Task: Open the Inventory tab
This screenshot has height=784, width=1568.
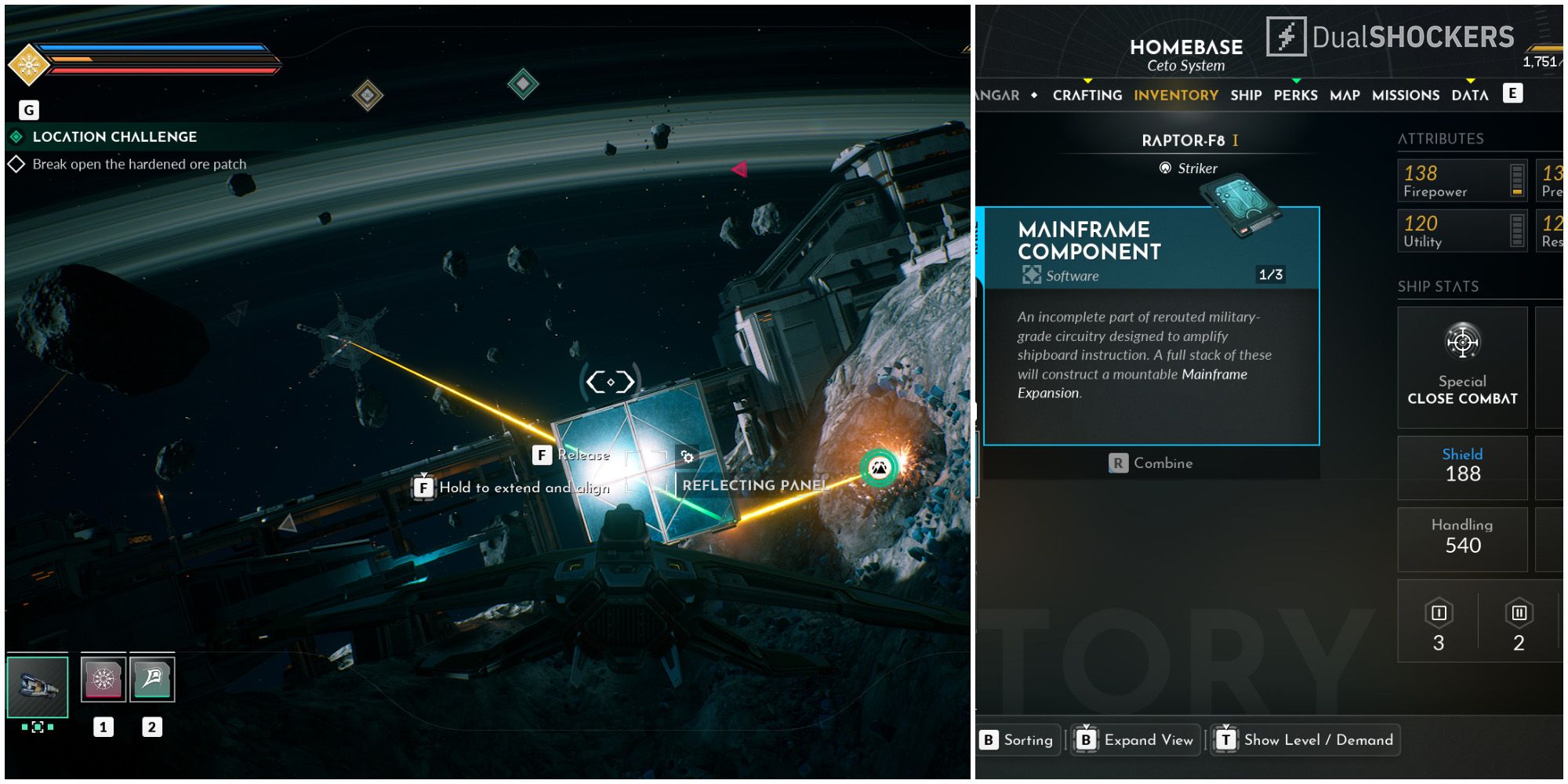Action: 1175,95
